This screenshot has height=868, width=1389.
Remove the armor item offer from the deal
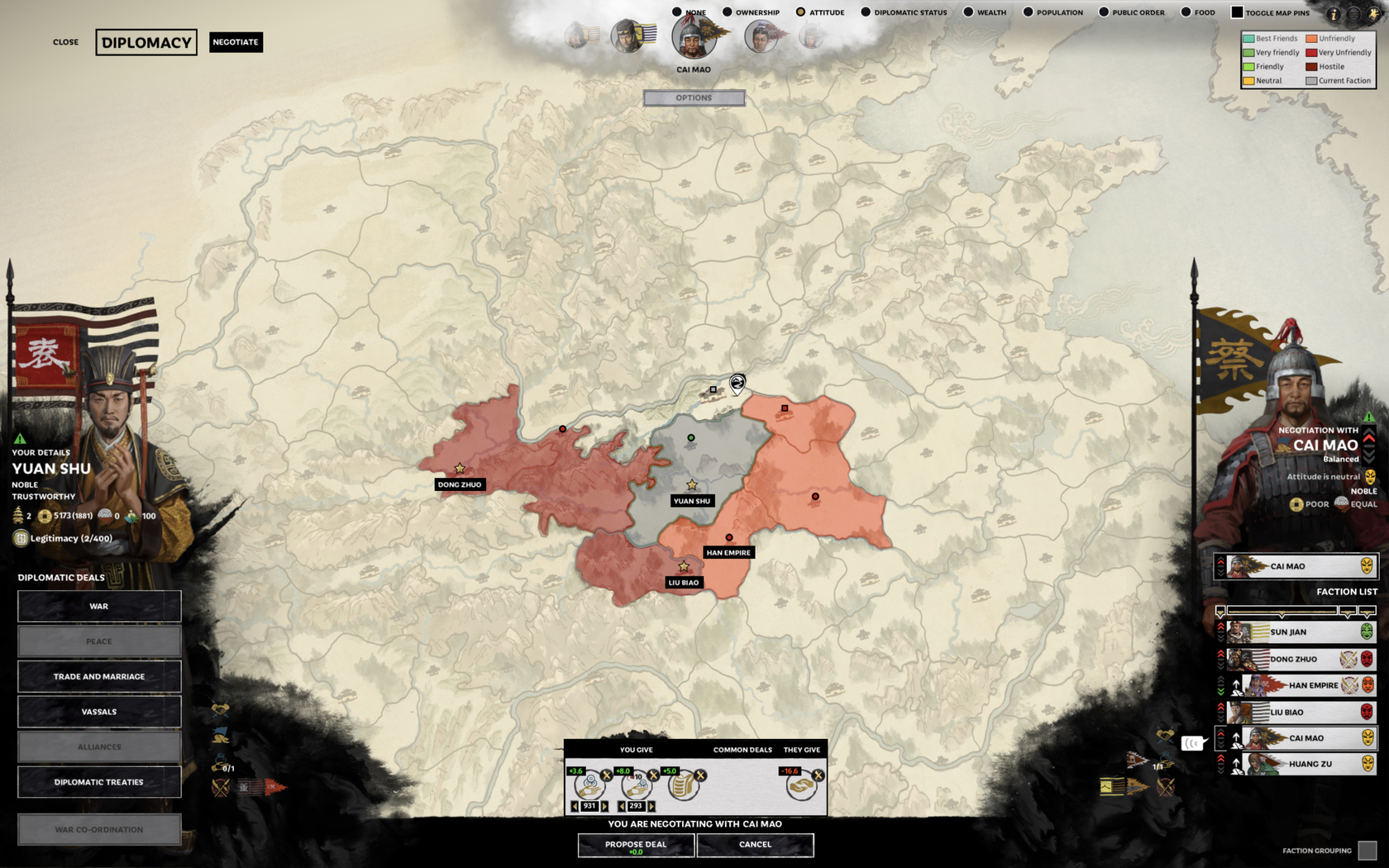click(x=700, y=775)
